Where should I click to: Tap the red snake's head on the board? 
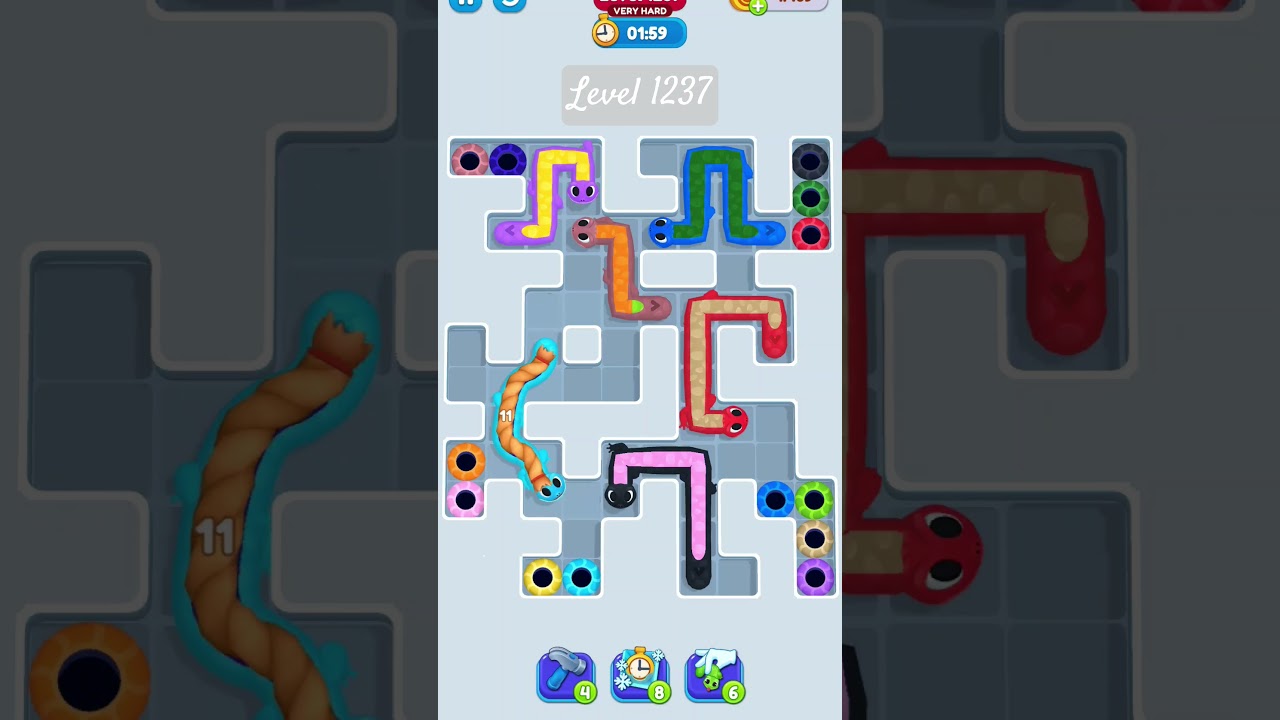[733, 420]
